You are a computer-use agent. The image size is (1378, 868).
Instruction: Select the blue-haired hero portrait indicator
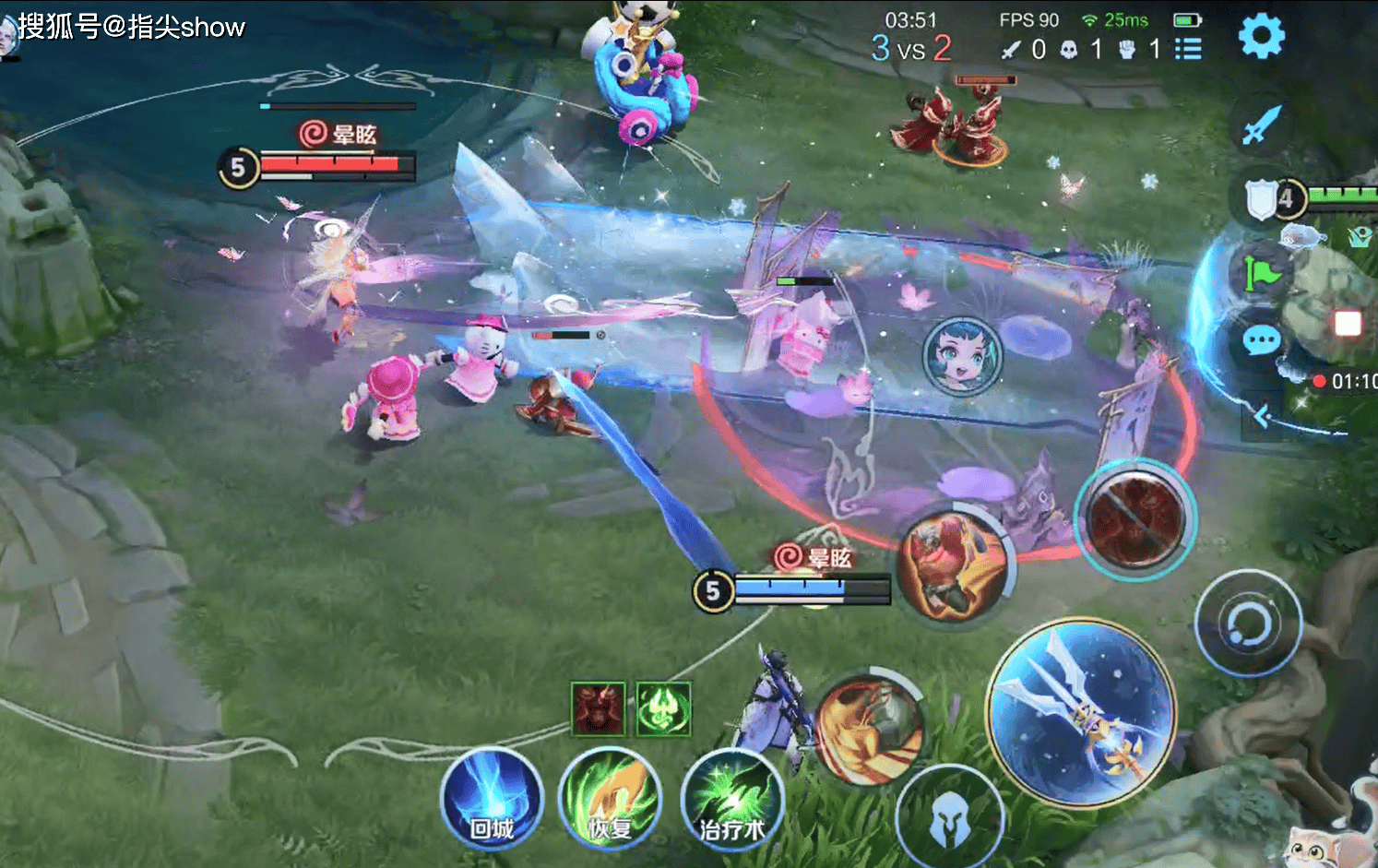tap(962, 356)
